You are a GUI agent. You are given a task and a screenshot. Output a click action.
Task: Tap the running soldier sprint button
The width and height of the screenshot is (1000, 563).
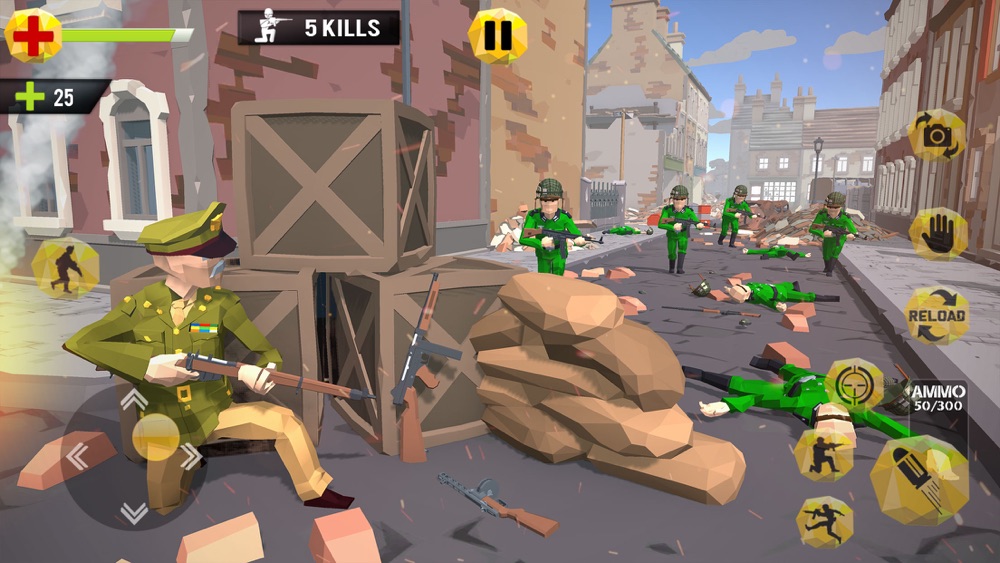(x=825, y=521)
